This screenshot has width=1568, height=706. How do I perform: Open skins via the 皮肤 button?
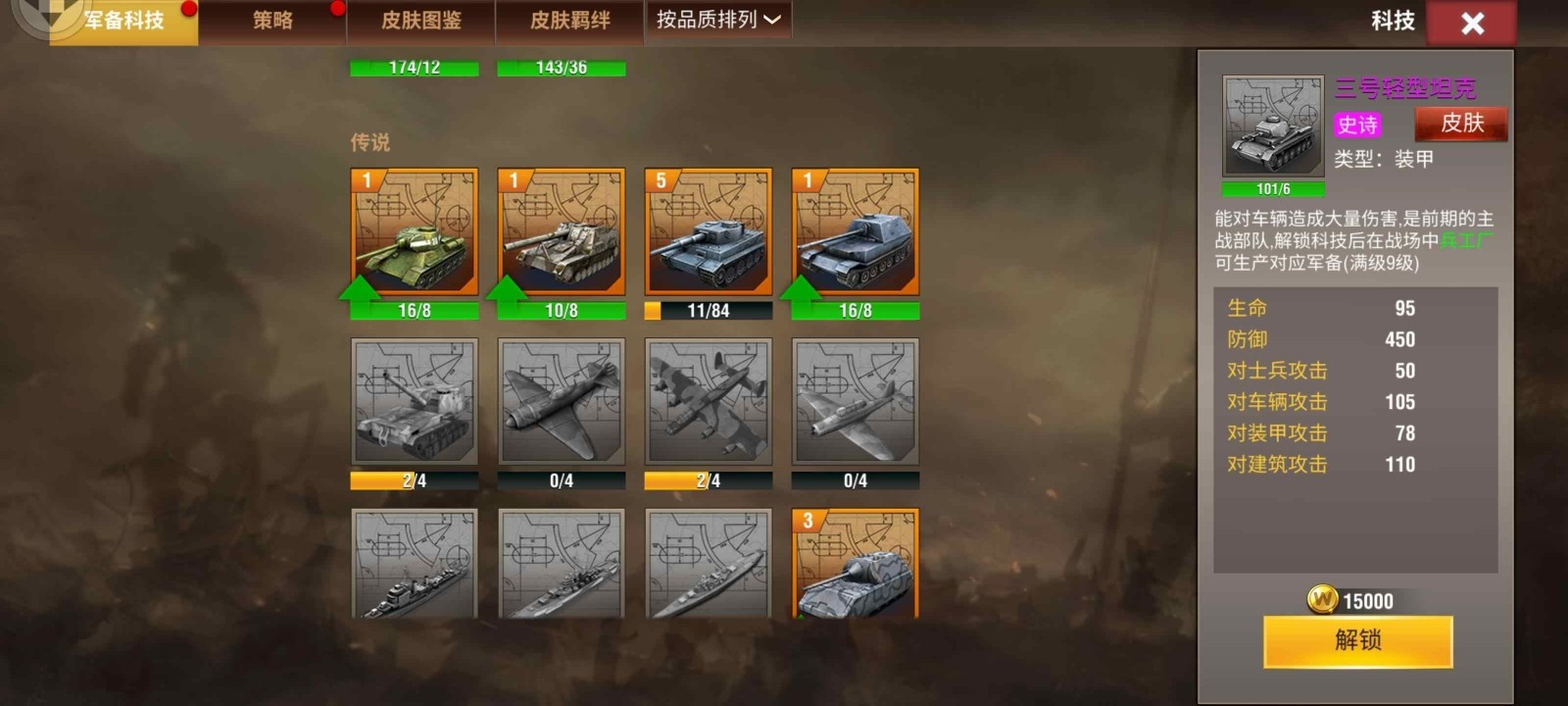click(x=1461, y=124)
